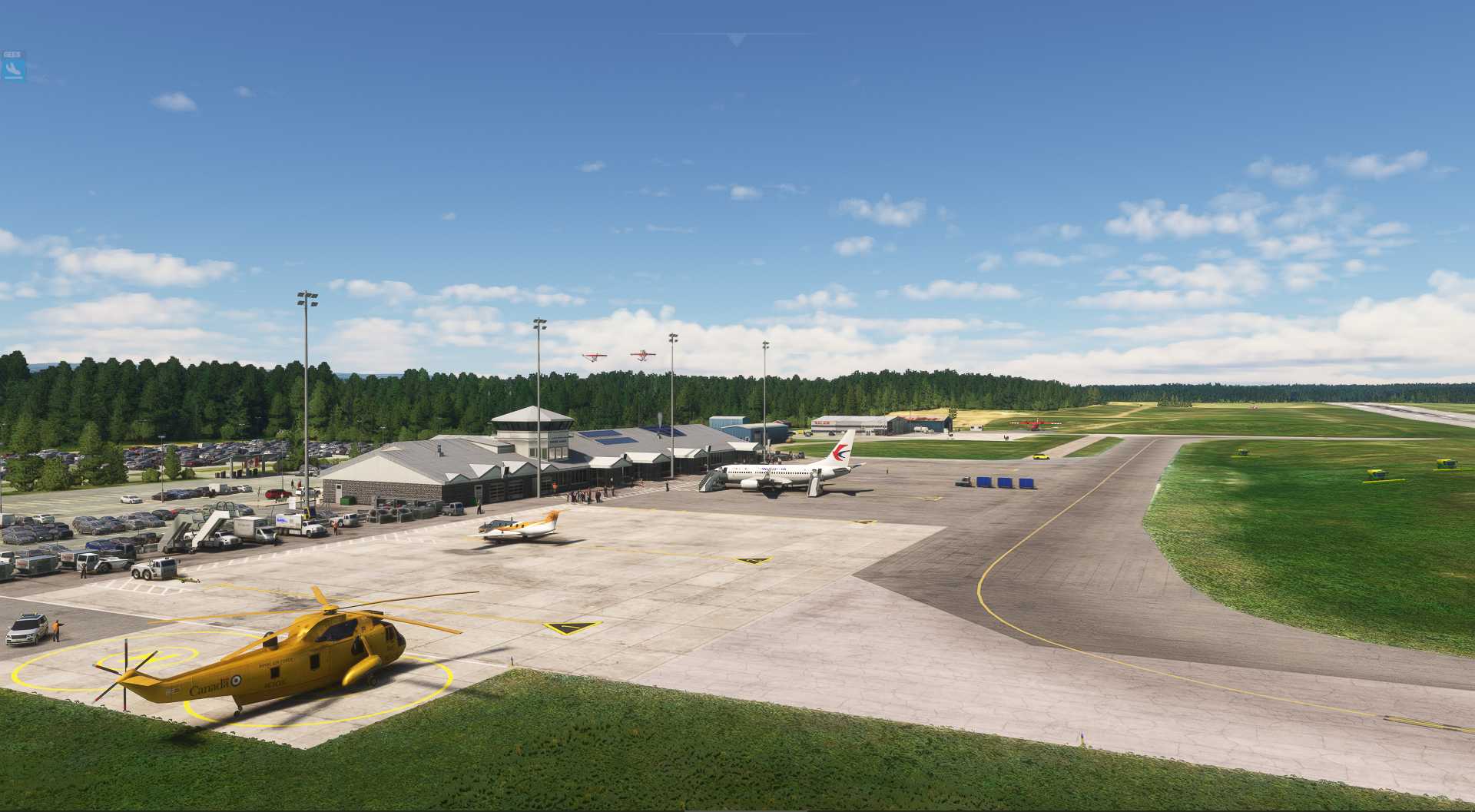Open the GEES landing monitor icon
The height and width of the screenshot is (812, 1475).
click(14, 68)
